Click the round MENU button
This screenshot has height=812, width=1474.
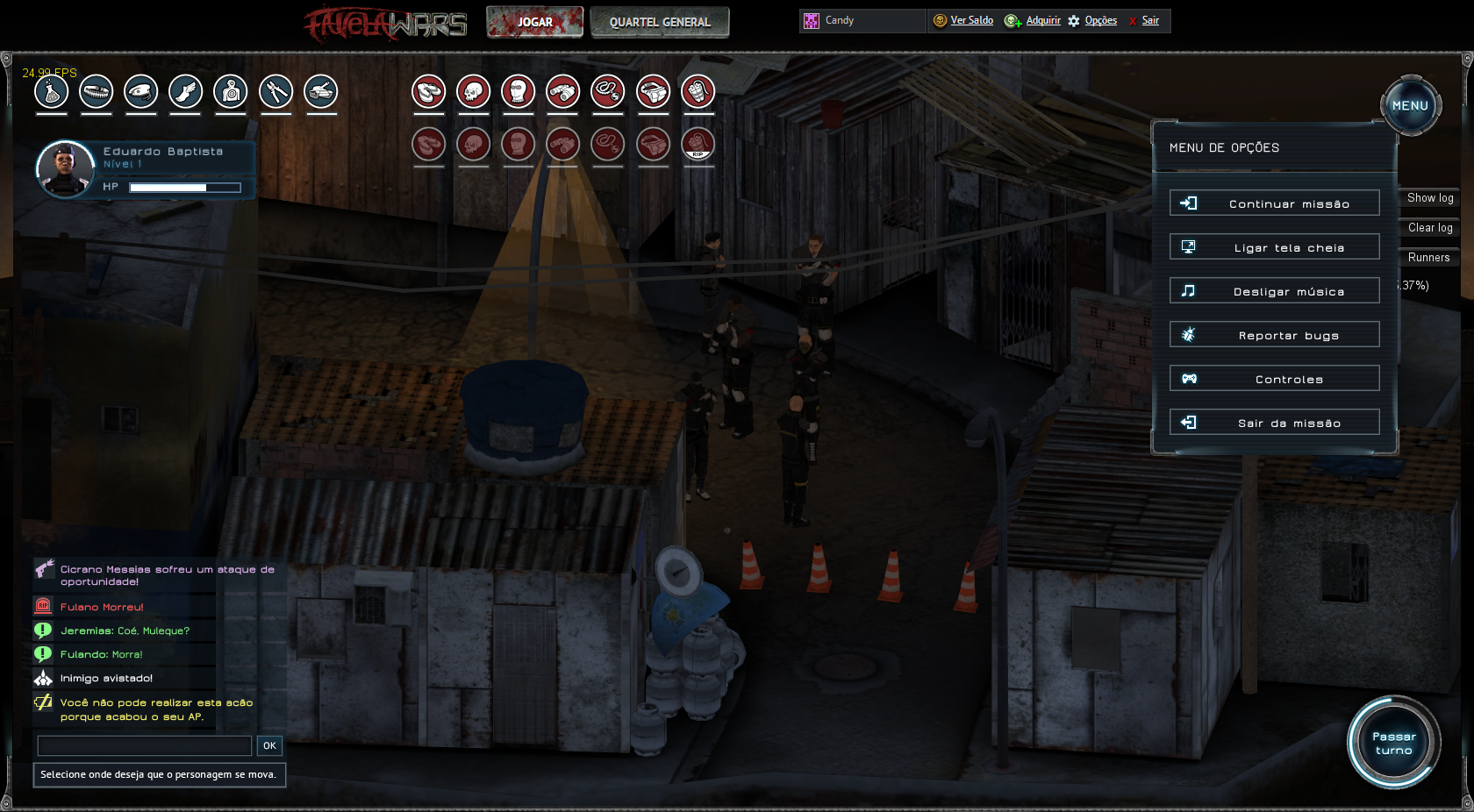coord(1410,105)
